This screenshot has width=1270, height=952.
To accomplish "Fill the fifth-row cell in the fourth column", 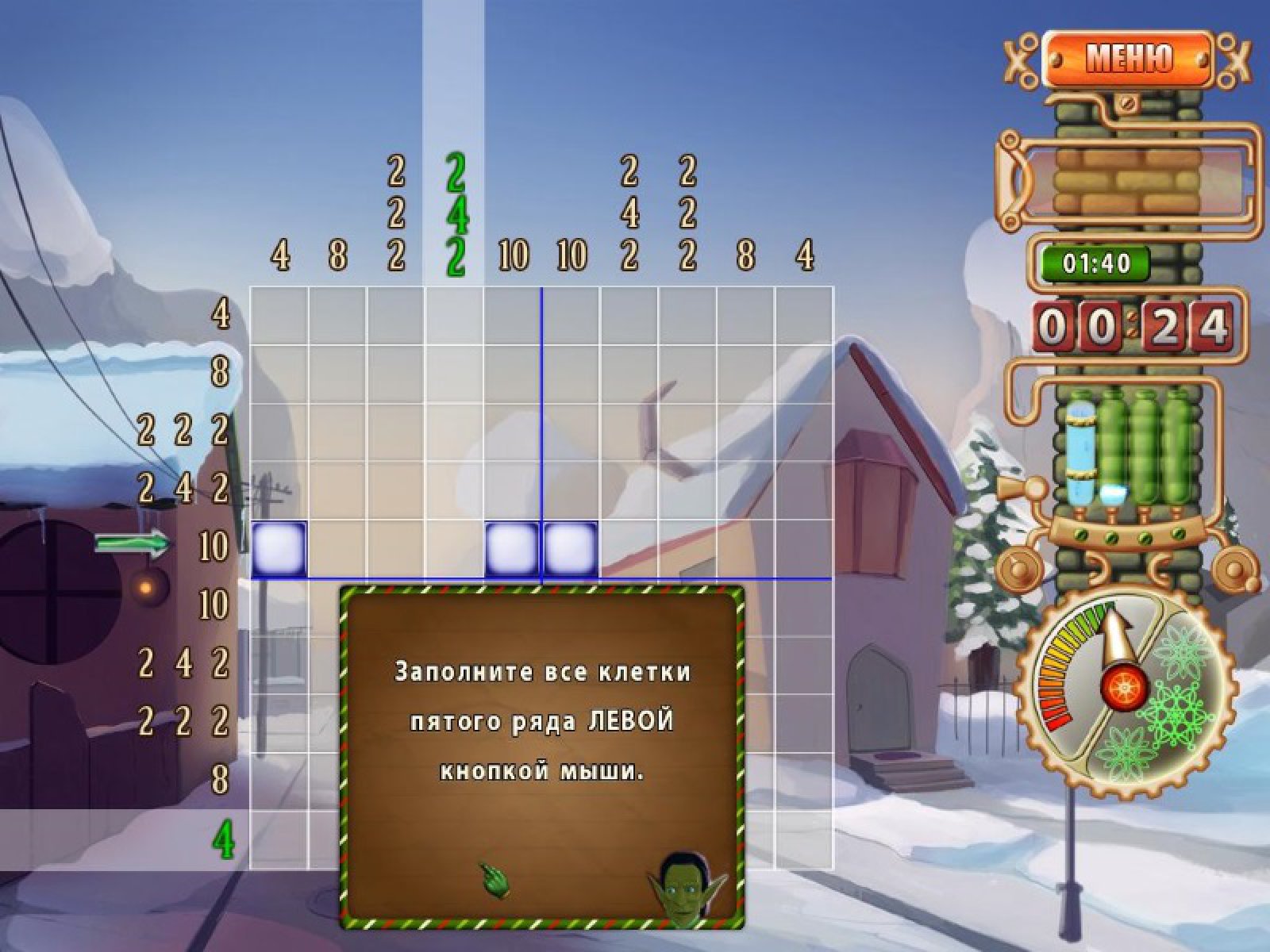I will [x=454, y=549].
